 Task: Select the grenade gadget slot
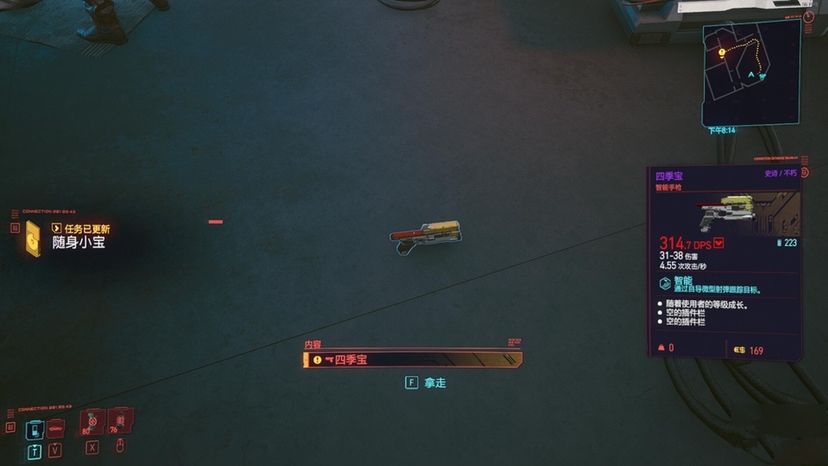click(120, 423)
